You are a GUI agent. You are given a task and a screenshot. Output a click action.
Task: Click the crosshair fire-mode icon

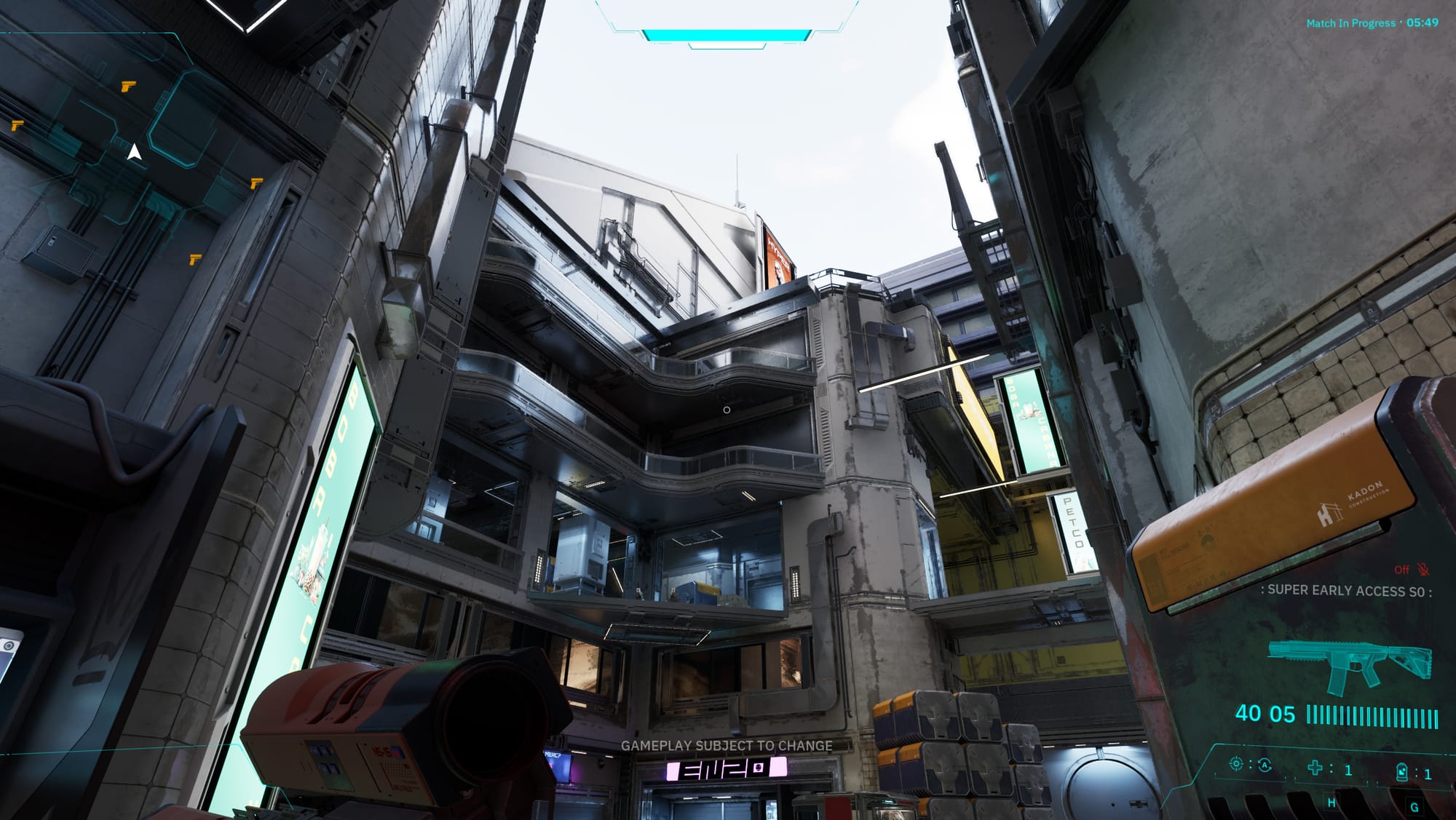pos(1235,764)
